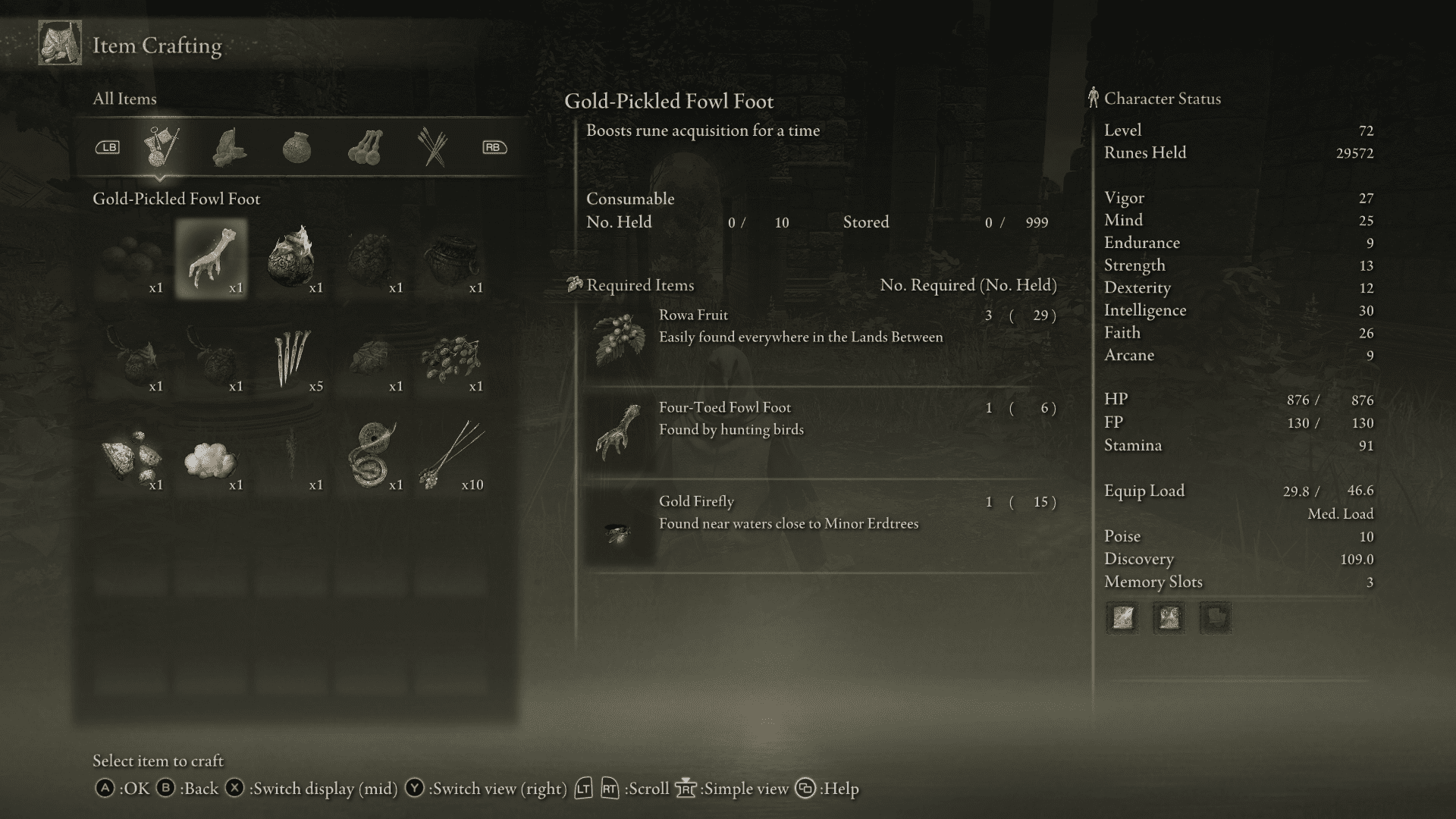Select the coiled snake recipe in bottom row
This screenshot has height=819, width=1456.
(x=372, y=455)
